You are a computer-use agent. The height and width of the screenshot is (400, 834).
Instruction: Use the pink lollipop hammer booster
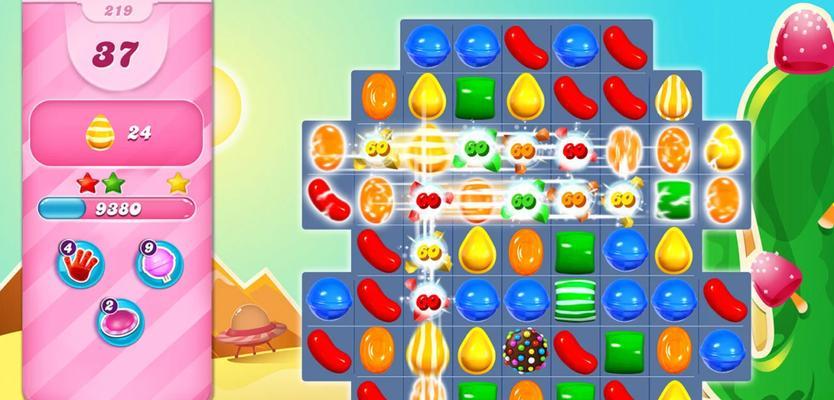[158, 263]
